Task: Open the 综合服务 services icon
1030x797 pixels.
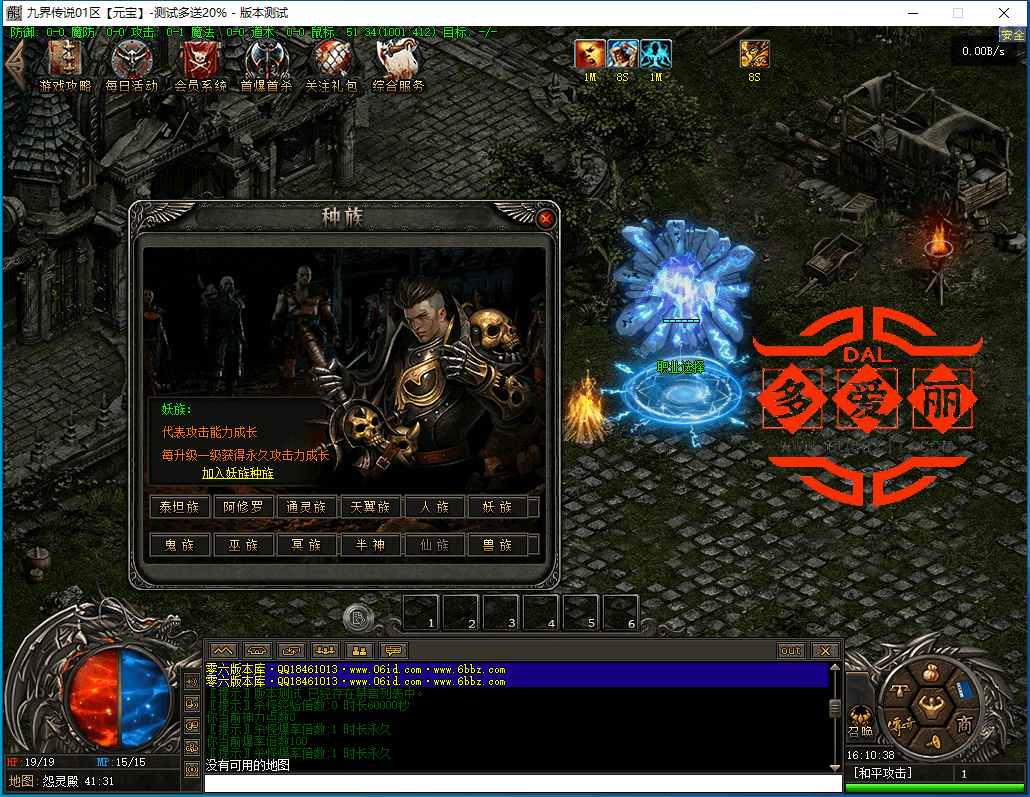Action: [x=398, y=65]
